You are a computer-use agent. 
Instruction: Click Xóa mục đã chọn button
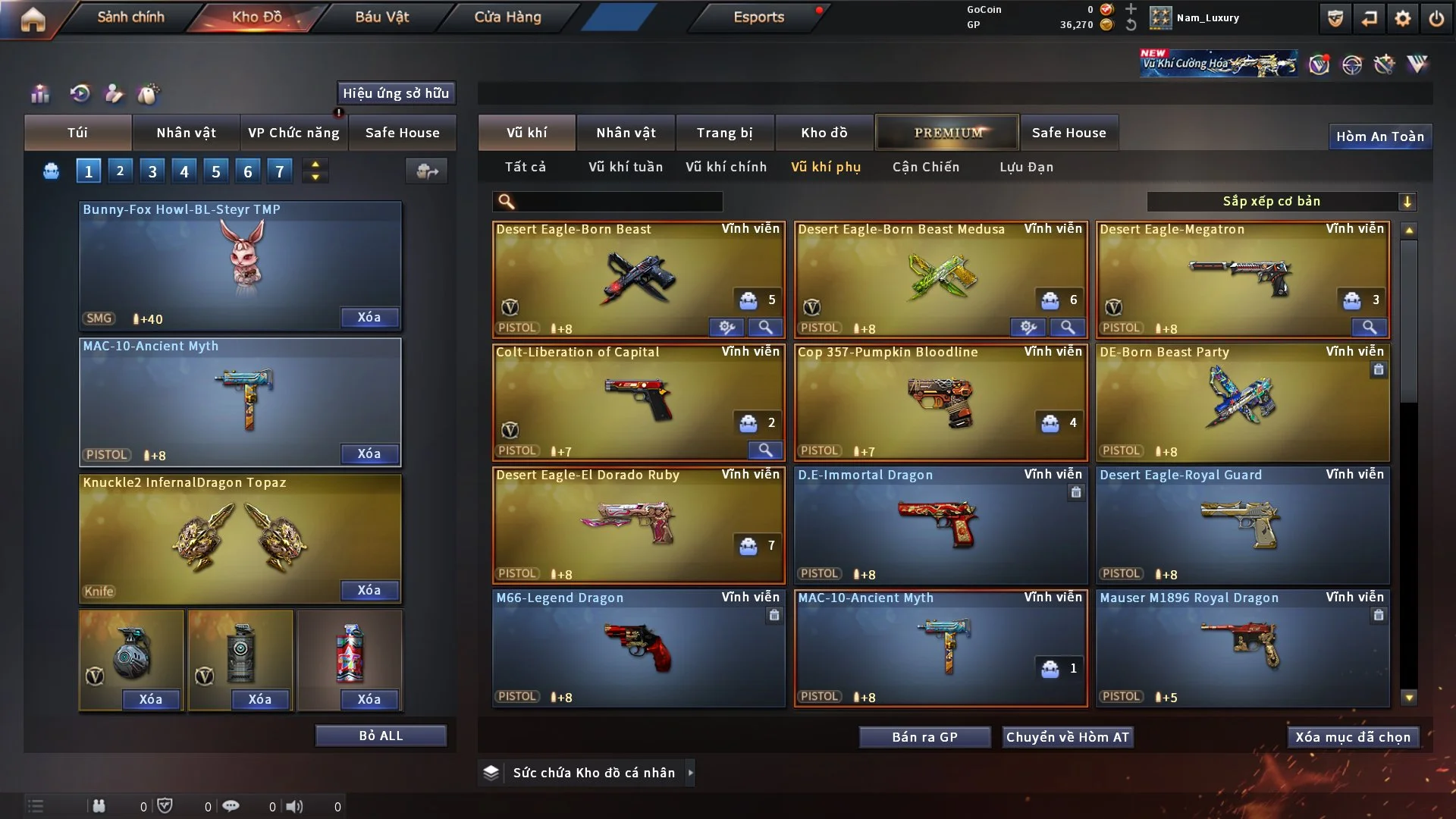(x=1352, y=737)
